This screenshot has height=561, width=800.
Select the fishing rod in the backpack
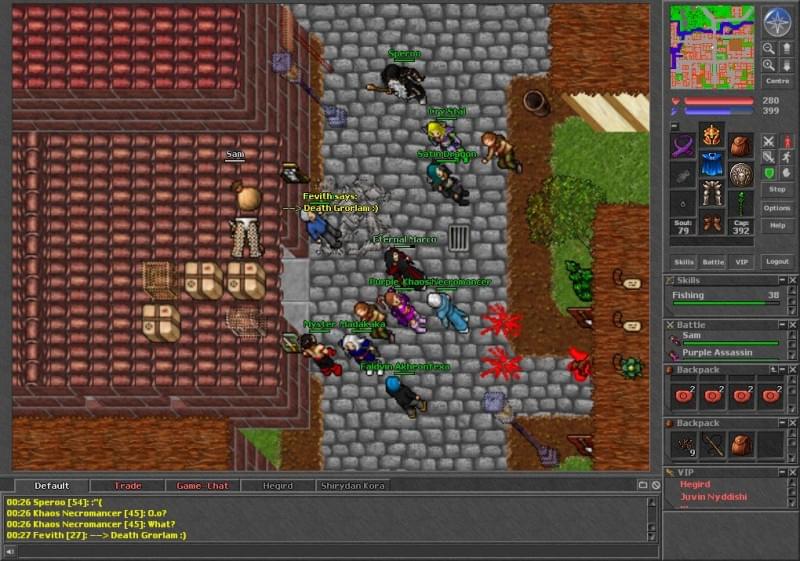point(712,445)
